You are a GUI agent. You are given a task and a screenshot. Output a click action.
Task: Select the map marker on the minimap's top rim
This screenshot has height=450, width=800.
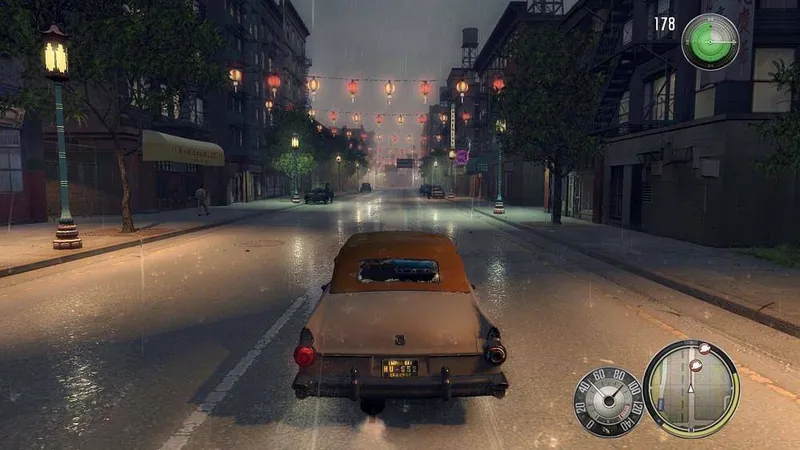(704, 349)
